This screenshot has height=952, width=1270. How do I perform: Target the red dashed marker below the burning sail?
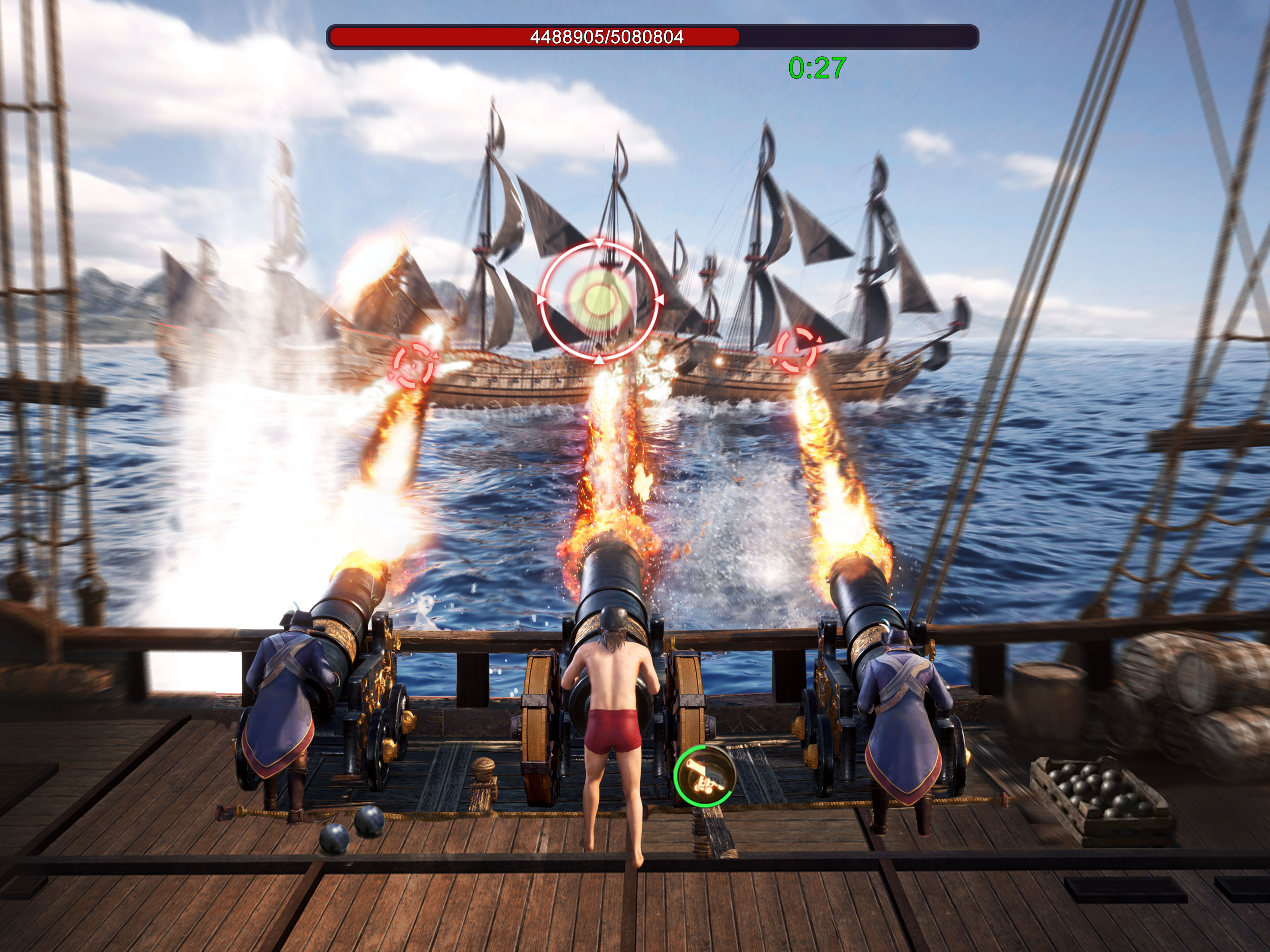pos(413,364)
